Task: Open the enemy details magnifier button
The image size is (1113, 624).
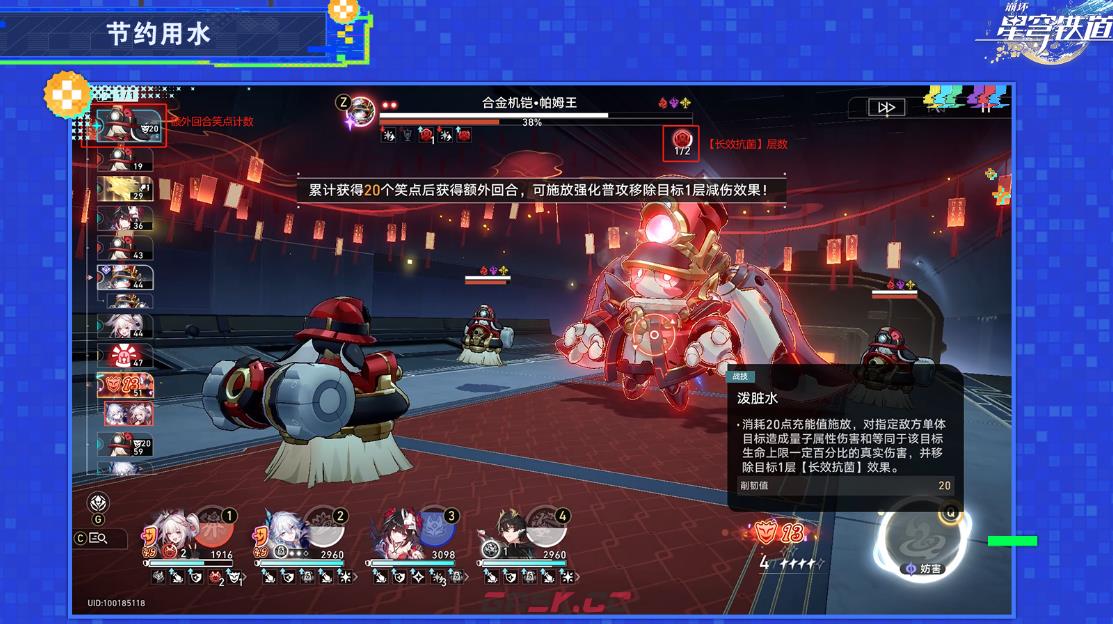Action: coord(98,538)
